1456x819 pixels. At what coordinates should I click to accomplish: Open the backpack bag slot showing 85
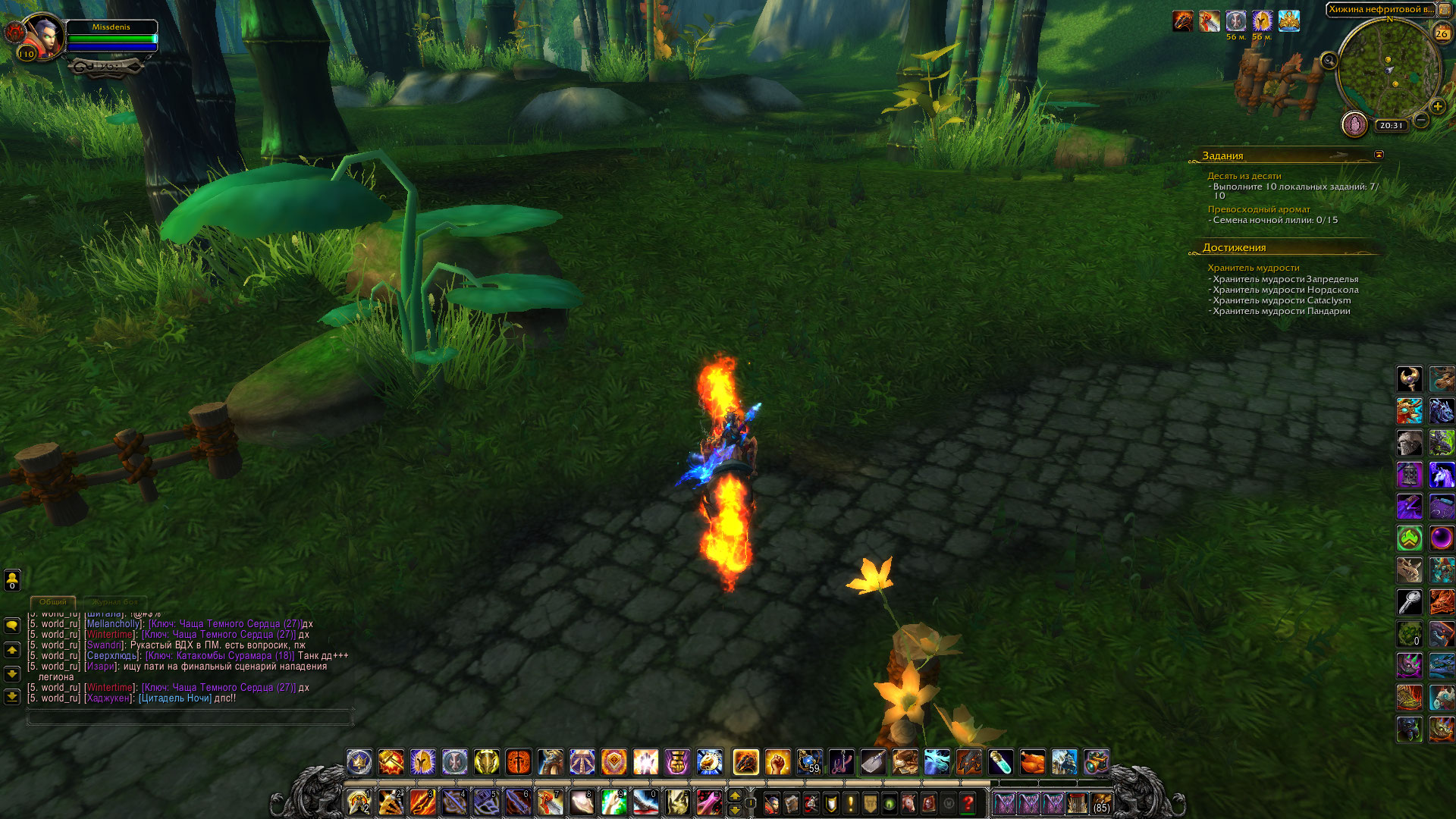(x=1101, y=803)
